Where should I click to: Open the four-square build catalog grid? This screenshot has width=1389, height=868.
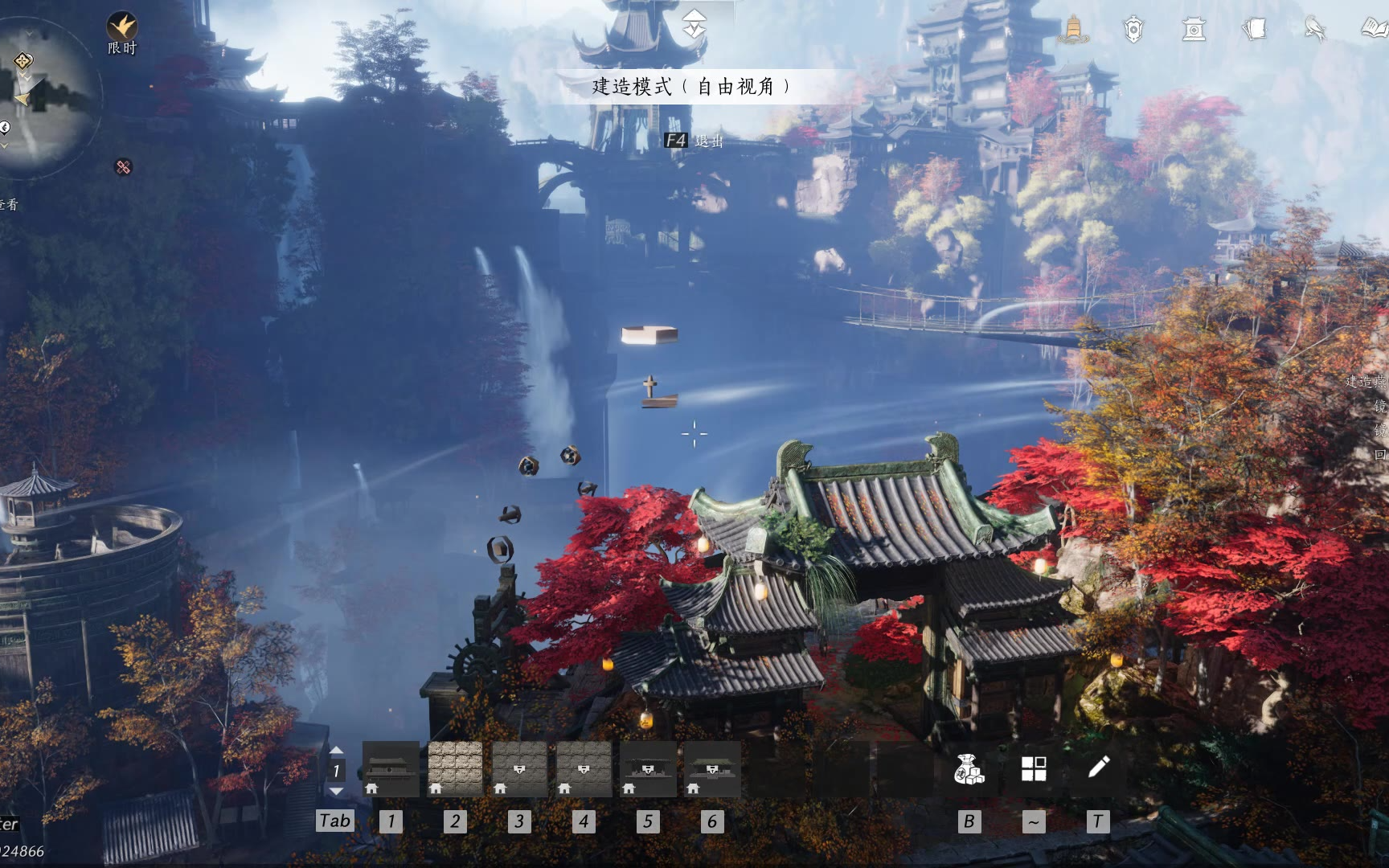(1034, 769)
